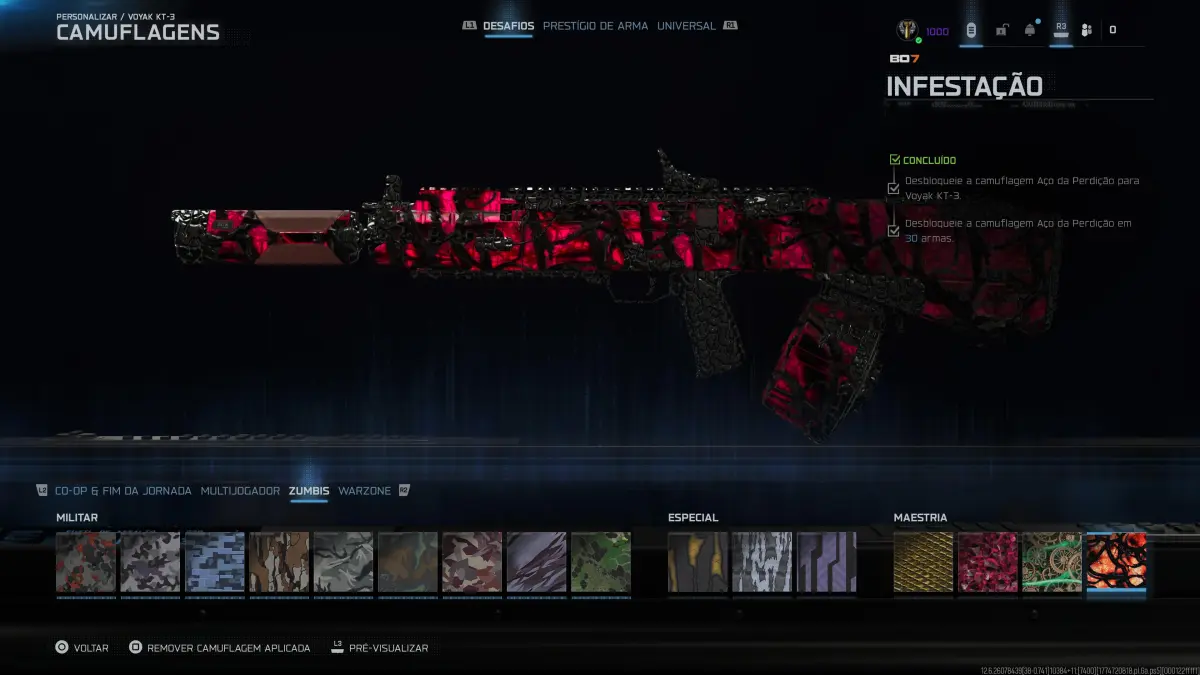Image resolution: width=1200 pixels, height=675 pixels.
Task: Choose the Multijogador camo category
Action: [240, 491]
